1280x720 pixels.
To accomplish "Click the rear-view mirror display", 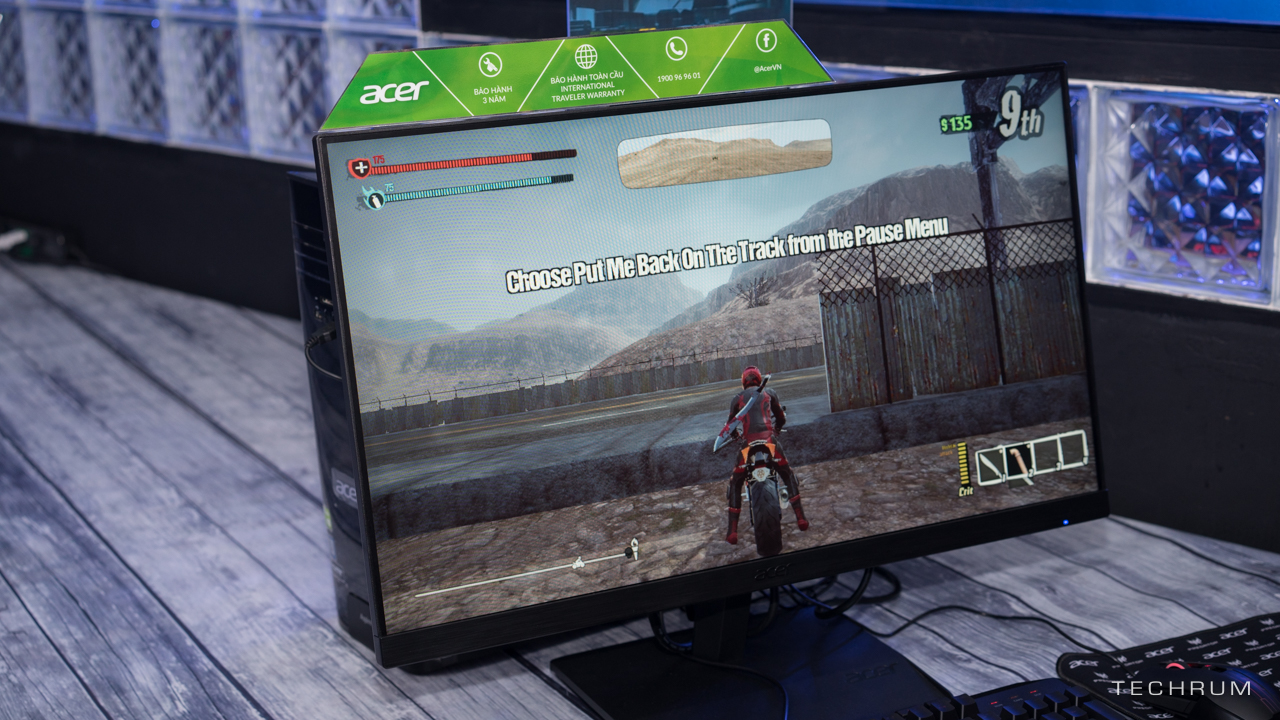I will click(725, 153).
